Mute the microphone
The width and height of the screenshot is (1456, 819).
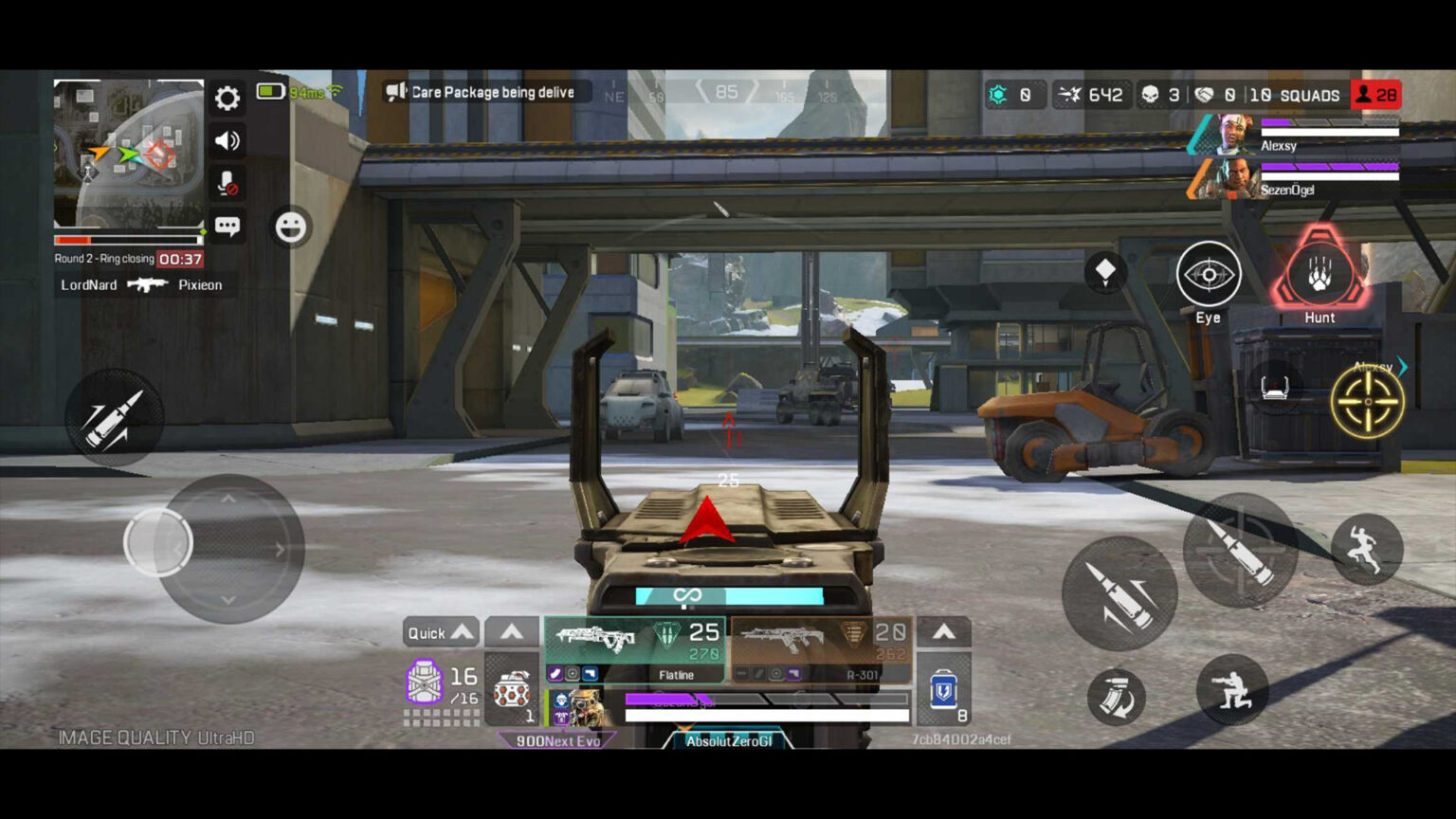pos(227,183)
